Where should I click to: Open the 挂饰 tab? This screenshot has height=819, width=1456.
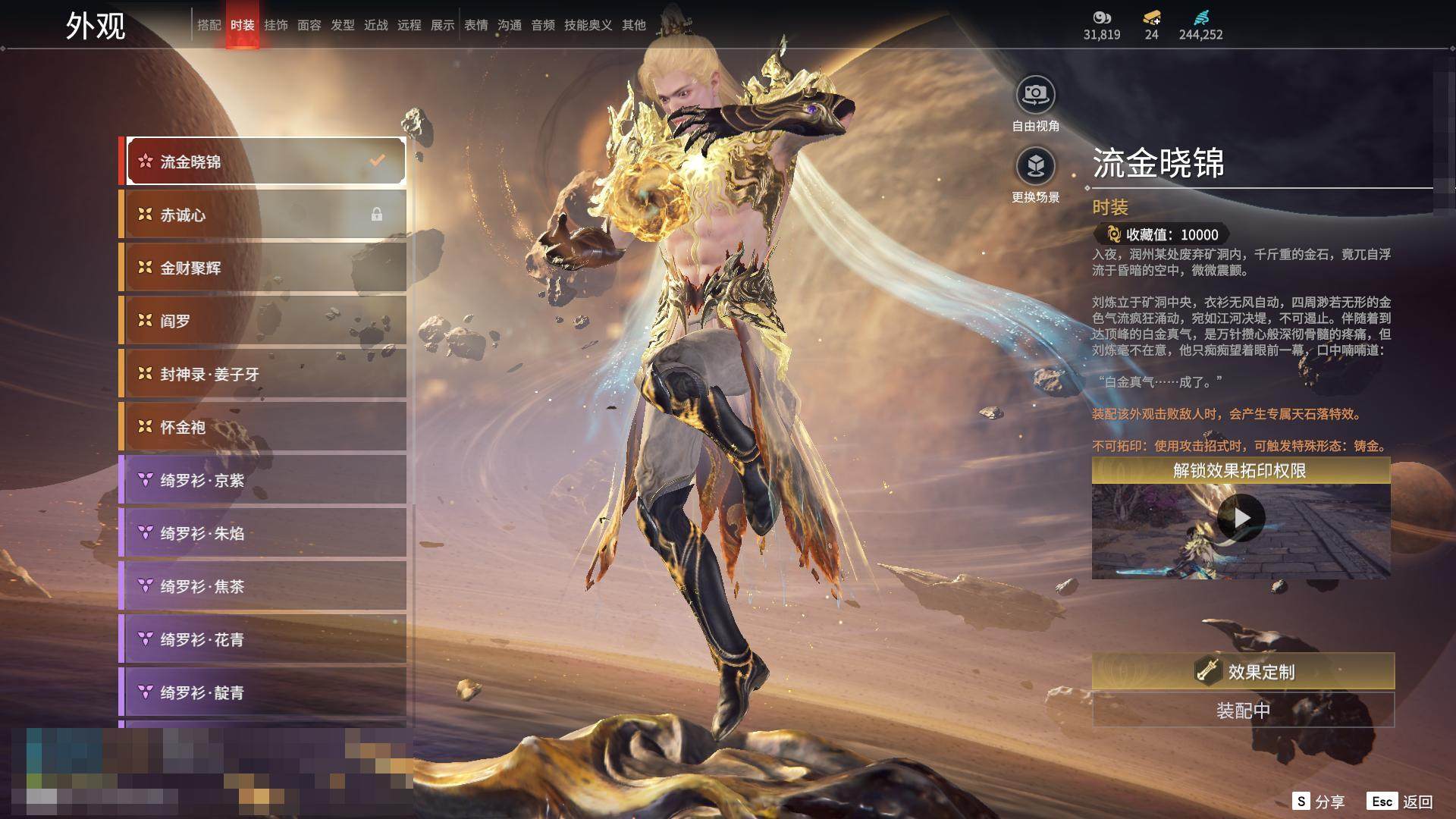click(275, 25)
